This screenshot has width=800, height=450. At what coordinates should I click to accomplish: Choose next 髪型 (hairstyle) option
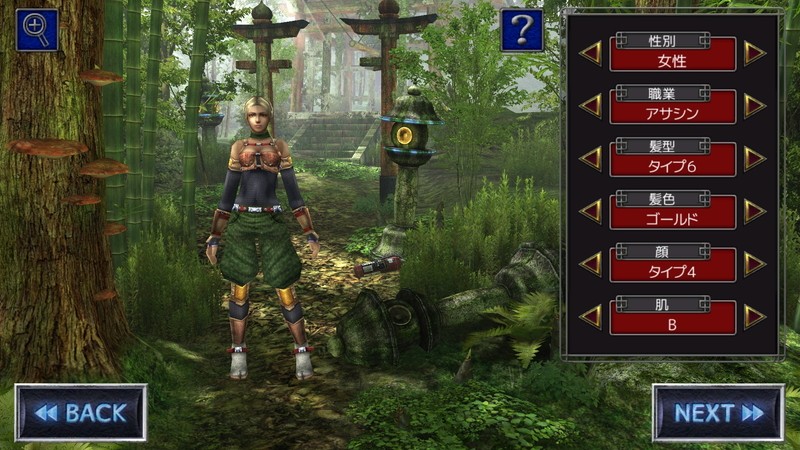(754, 159)
